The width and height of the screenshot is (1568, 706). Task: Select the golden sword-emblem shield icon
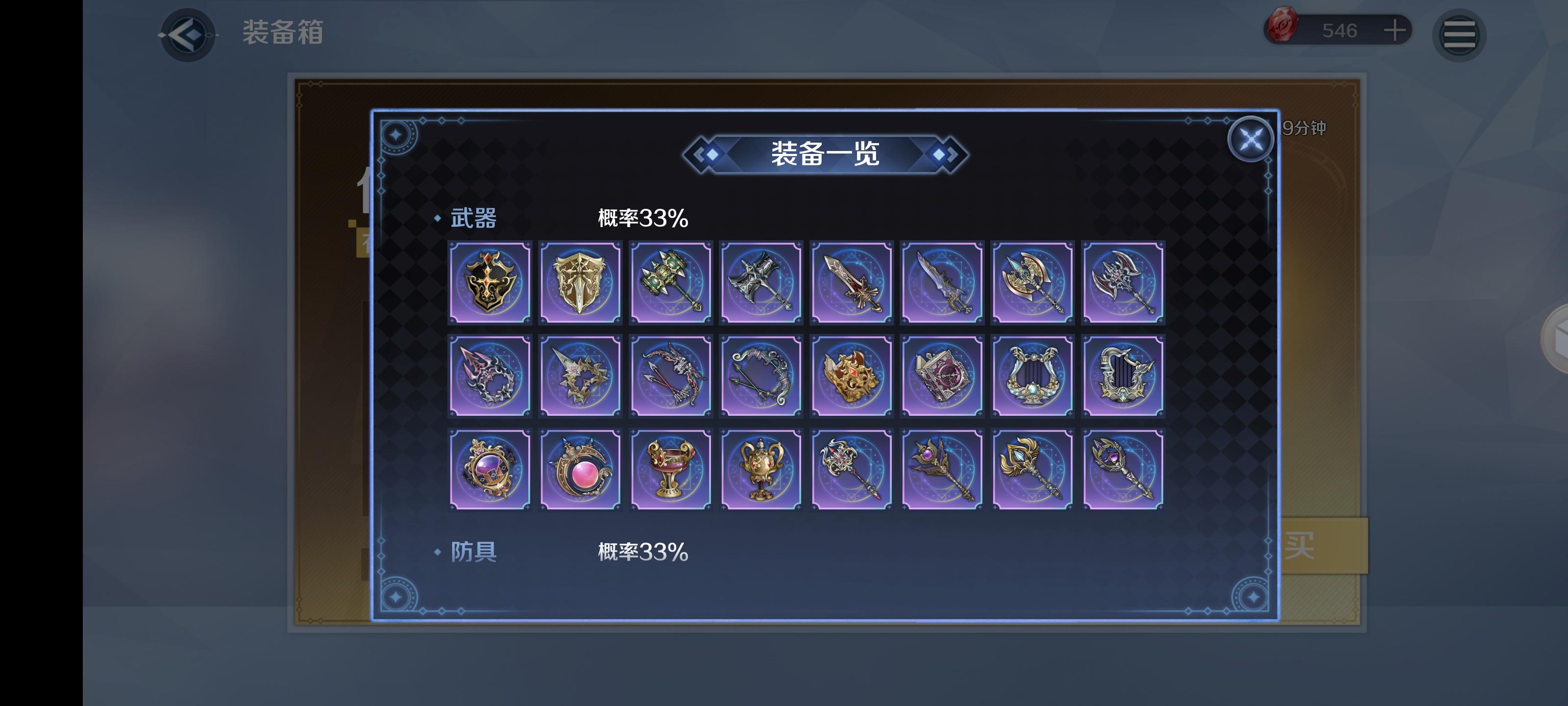click(x=581, y=281)
